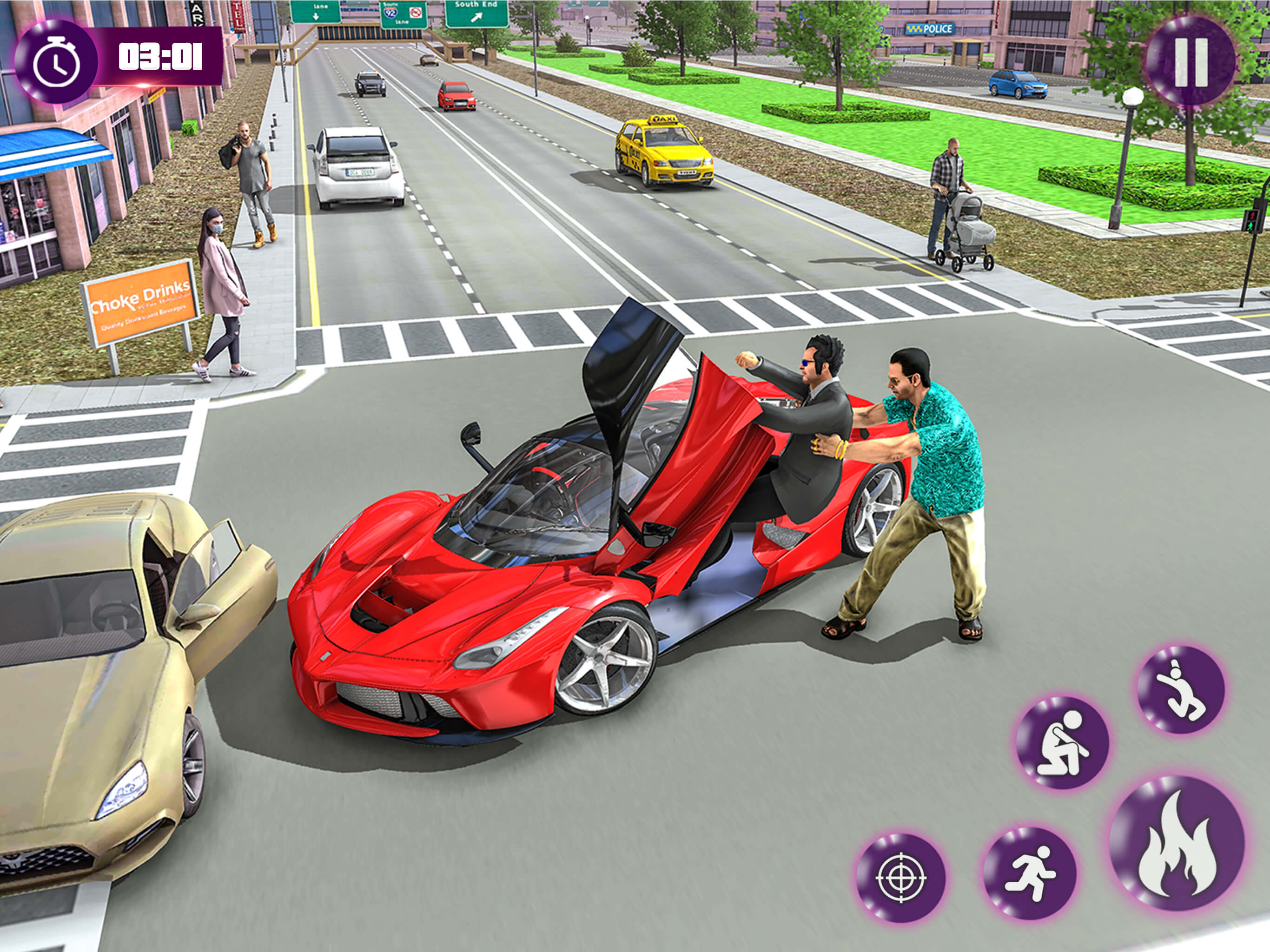Pause the game with the pause button
The width and height of the screenshot is (1270, 952).
(1191, 62)
